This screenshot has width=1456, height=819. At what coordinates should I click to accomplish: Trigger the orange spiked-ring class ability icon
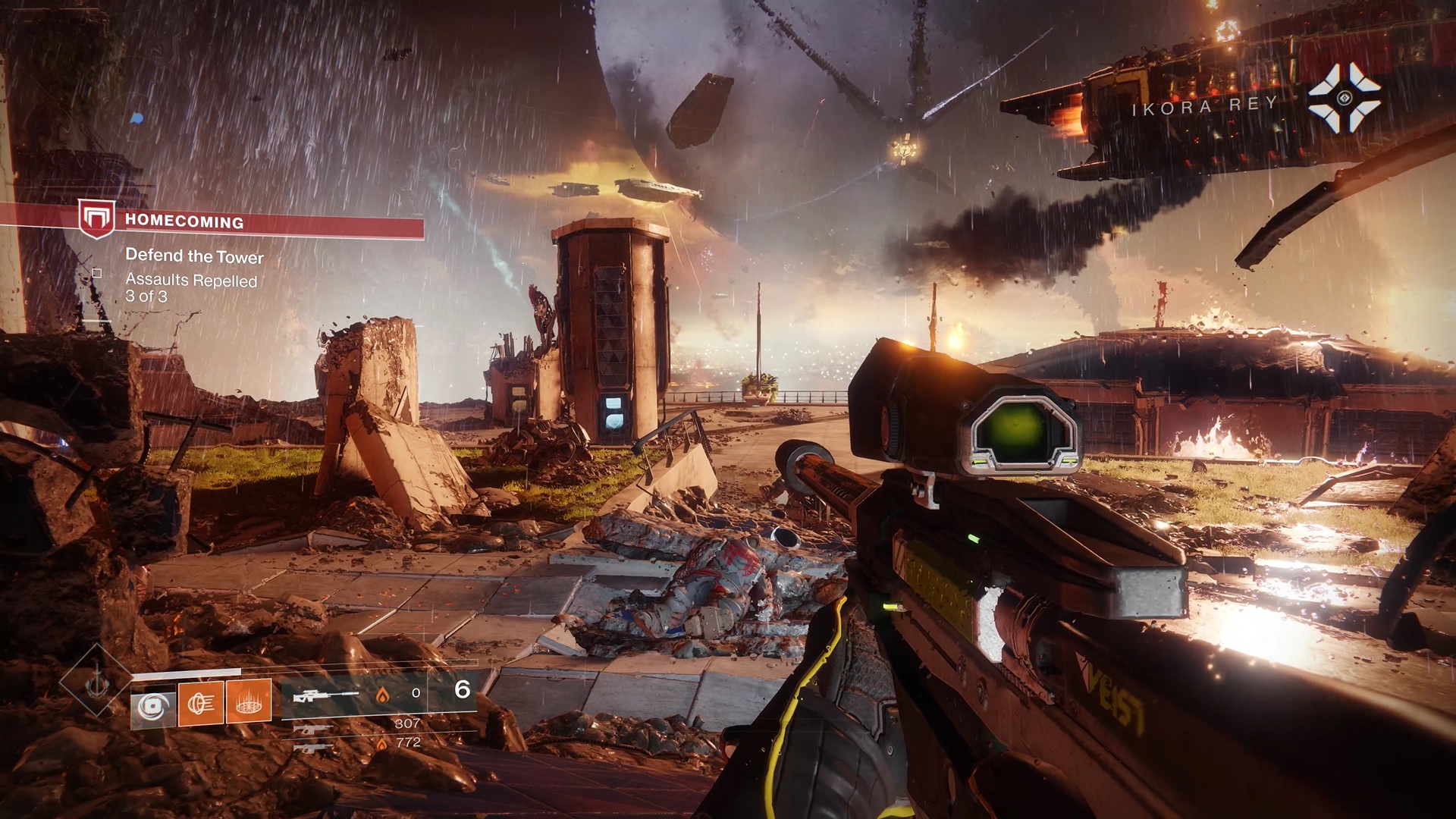pyautogui.click(x=248, y=701)
